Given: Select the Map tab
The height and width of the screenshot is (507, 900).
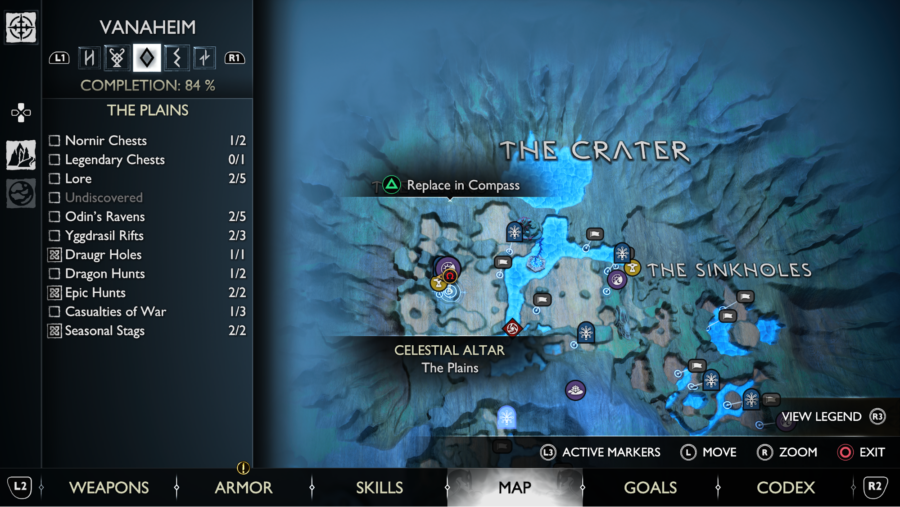Looking at the screenshot, I should tap(514, 488).
